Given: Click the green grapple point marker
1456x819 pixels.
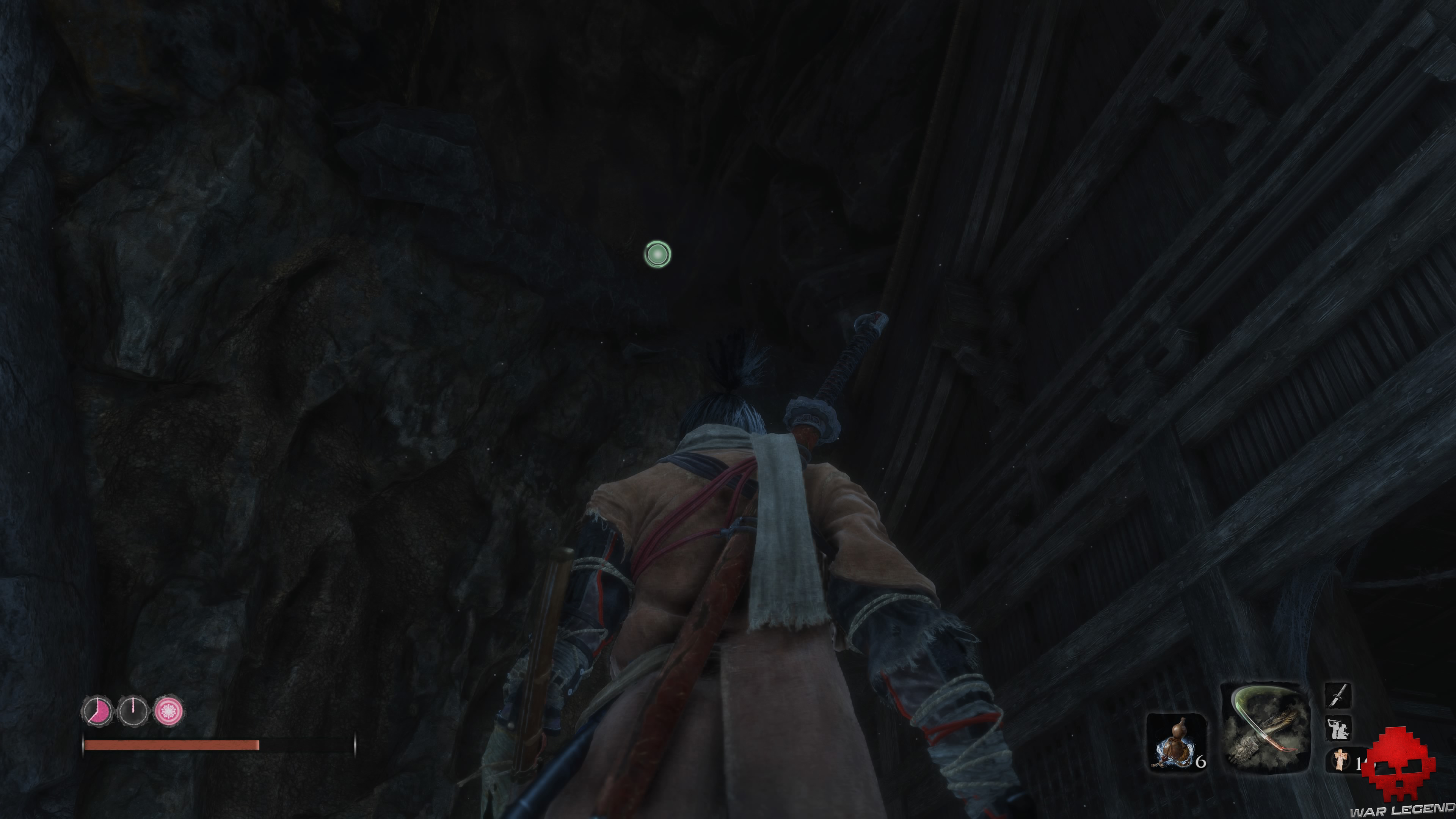Looking at the screenshot, I should (x=657, y=254).
